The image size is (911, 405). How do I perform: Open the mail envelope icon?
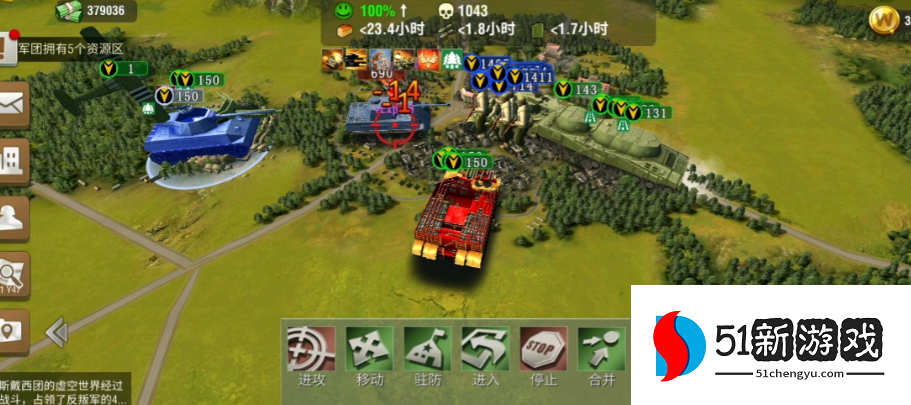tap(13, 104)
